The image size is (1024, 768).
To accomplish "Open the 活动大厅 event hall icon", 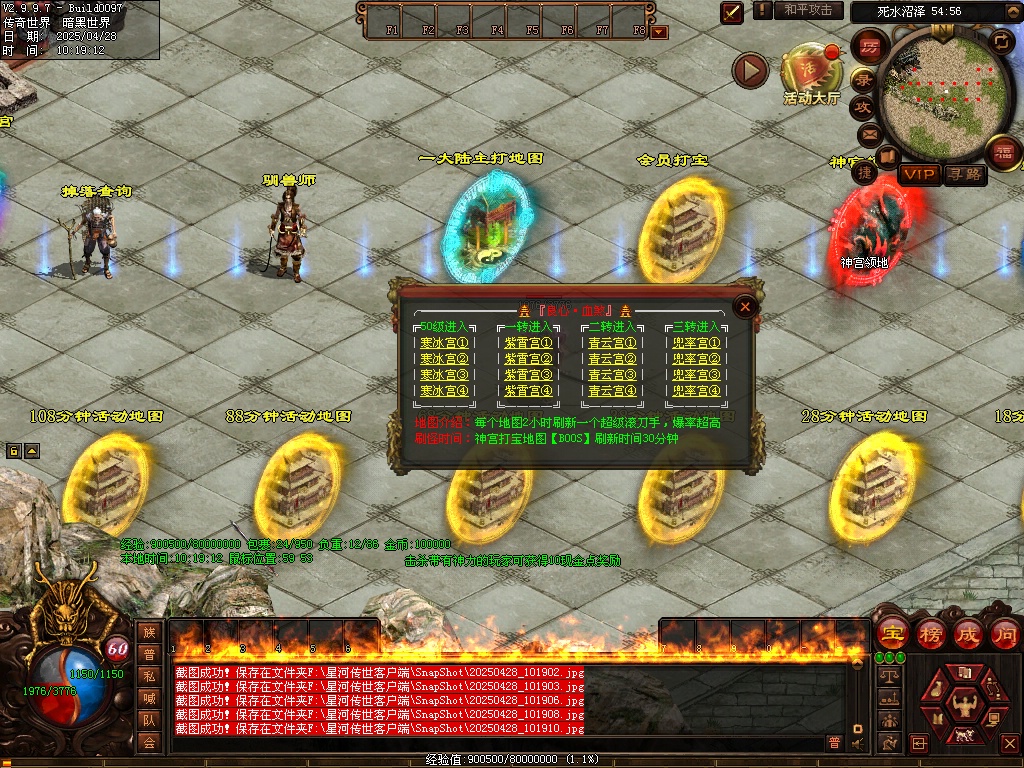I will click(x=811, y=70).
